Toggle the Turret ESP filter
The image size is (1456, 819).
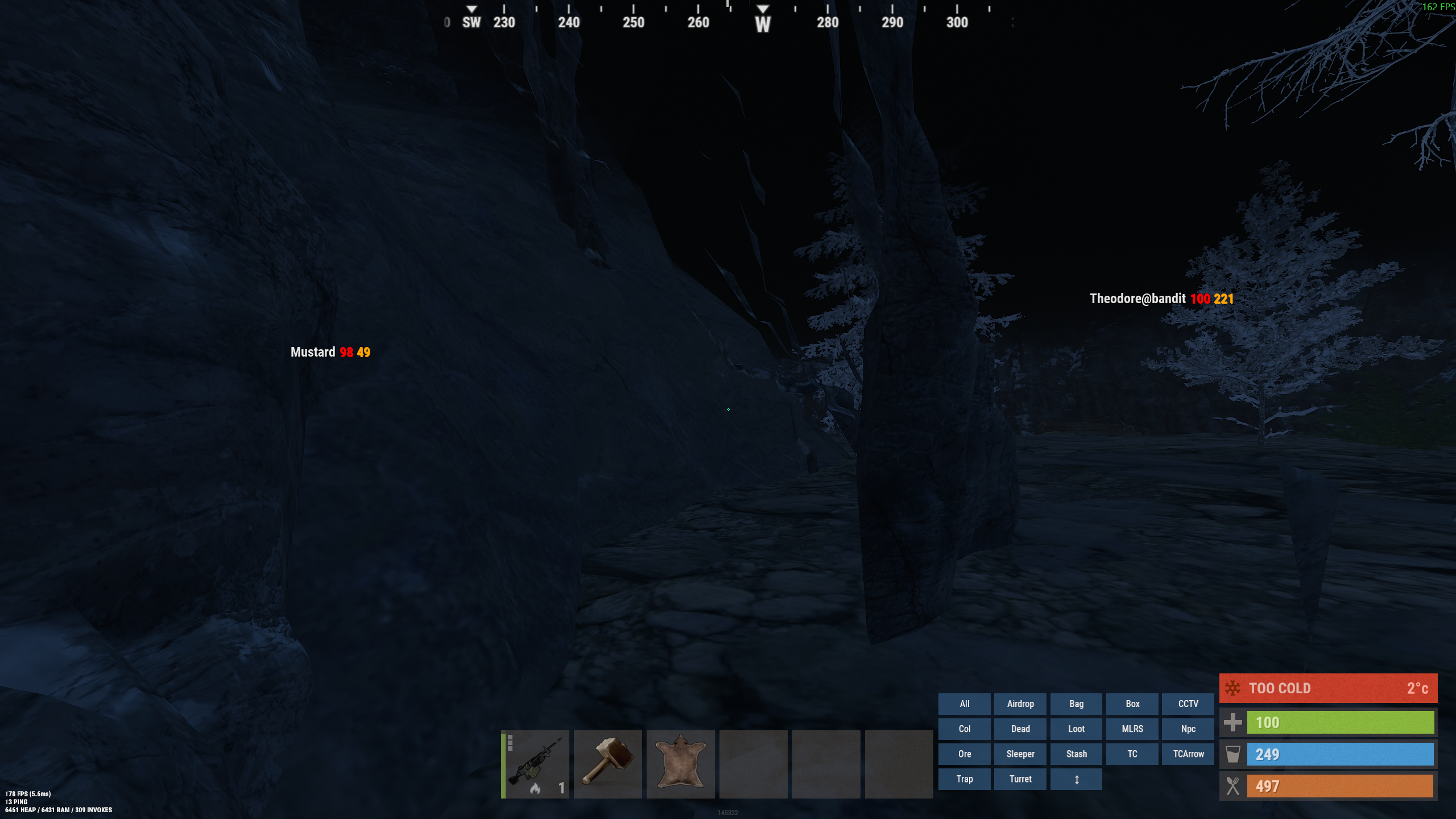pyautogui.click(x=1020, y=779)
